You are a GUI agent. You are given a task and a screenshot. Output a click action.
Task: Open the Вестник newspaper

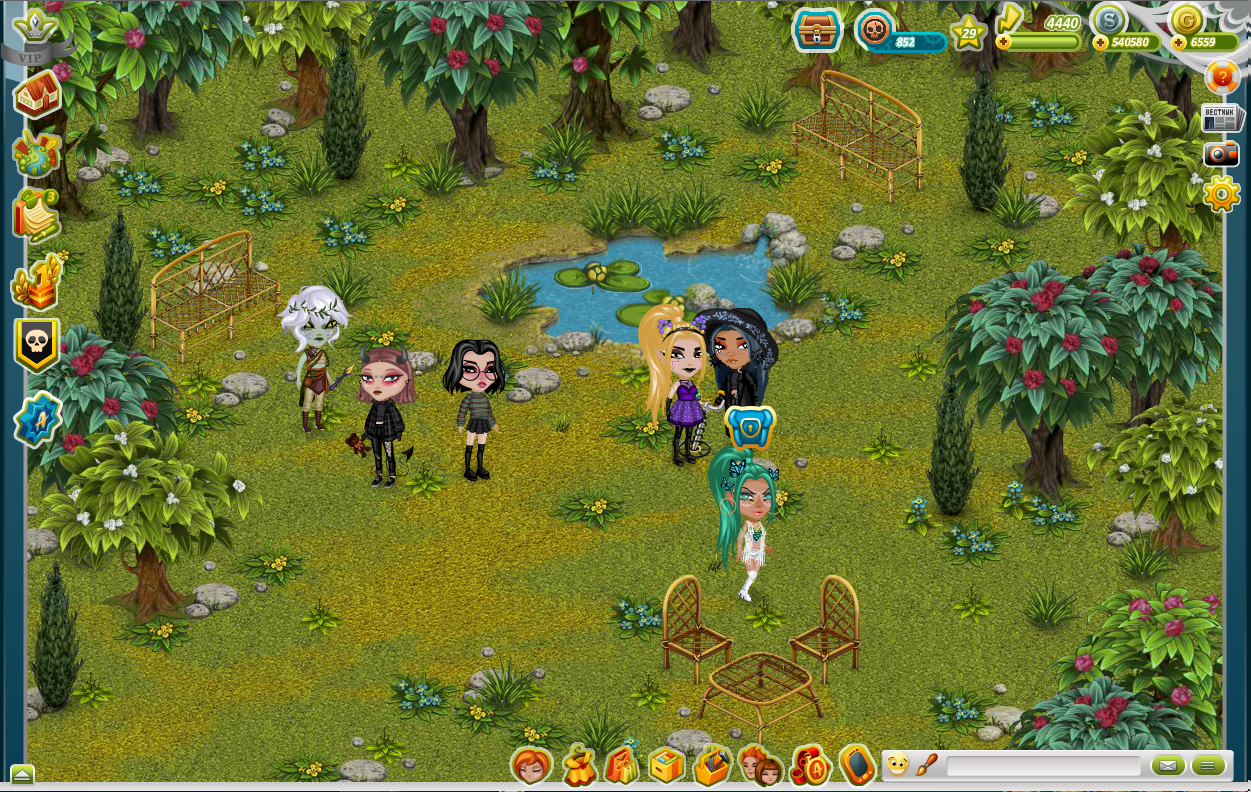(1221, 117)
